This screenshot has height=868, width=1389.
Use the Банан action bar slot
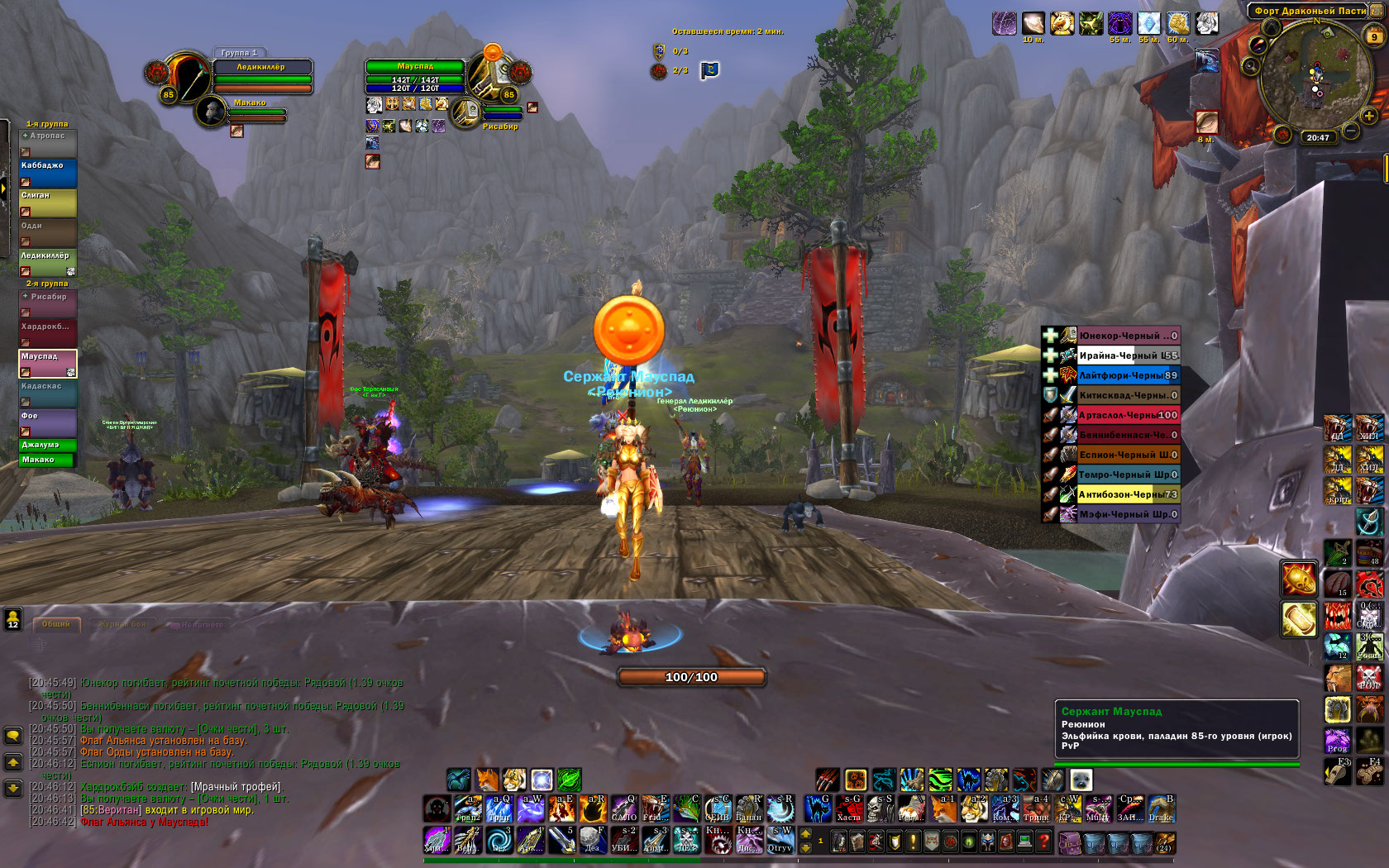748,808
